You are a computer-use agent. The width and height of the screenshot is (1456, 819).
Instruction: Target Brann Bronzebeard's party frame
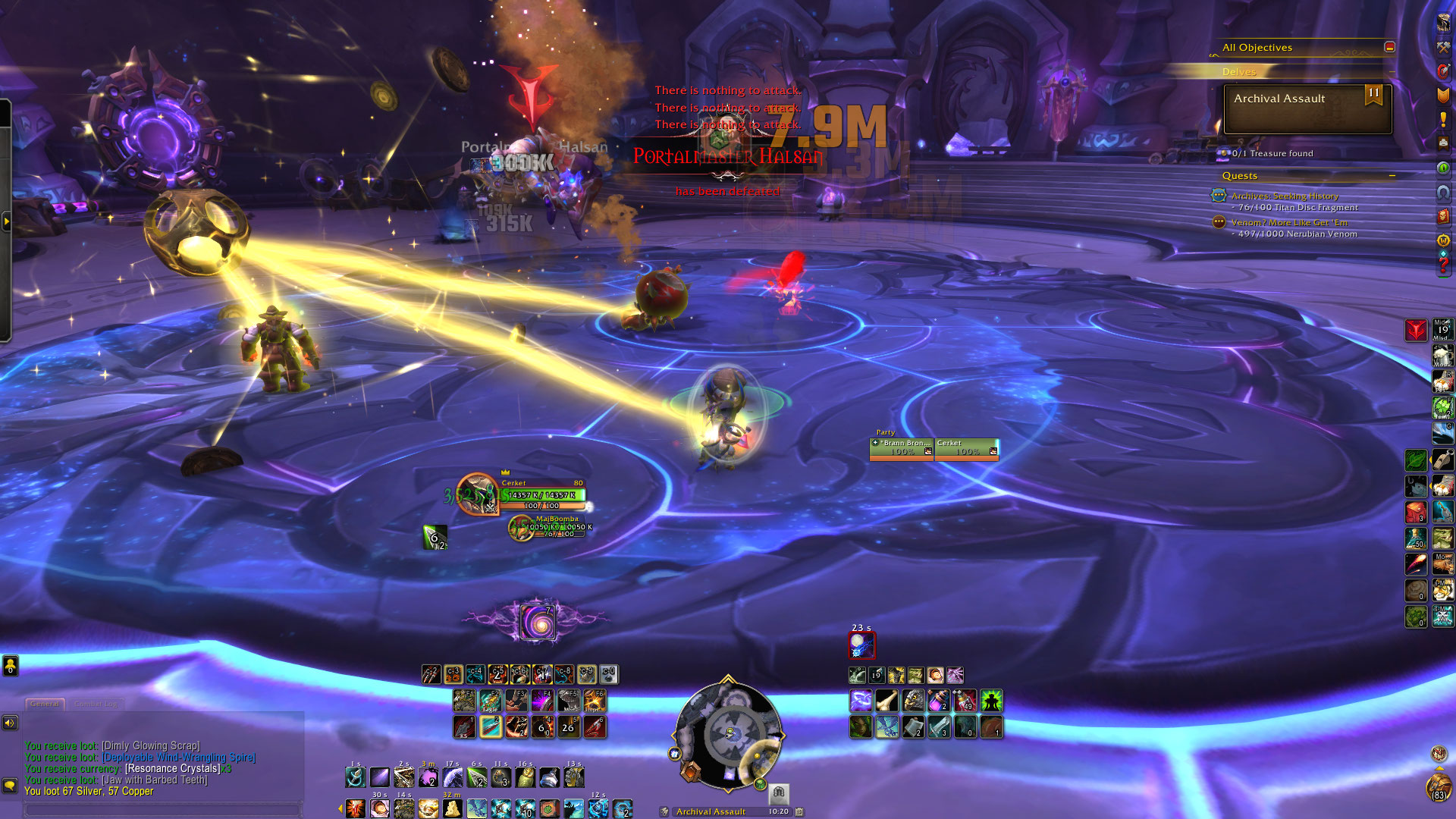point(902,448)
